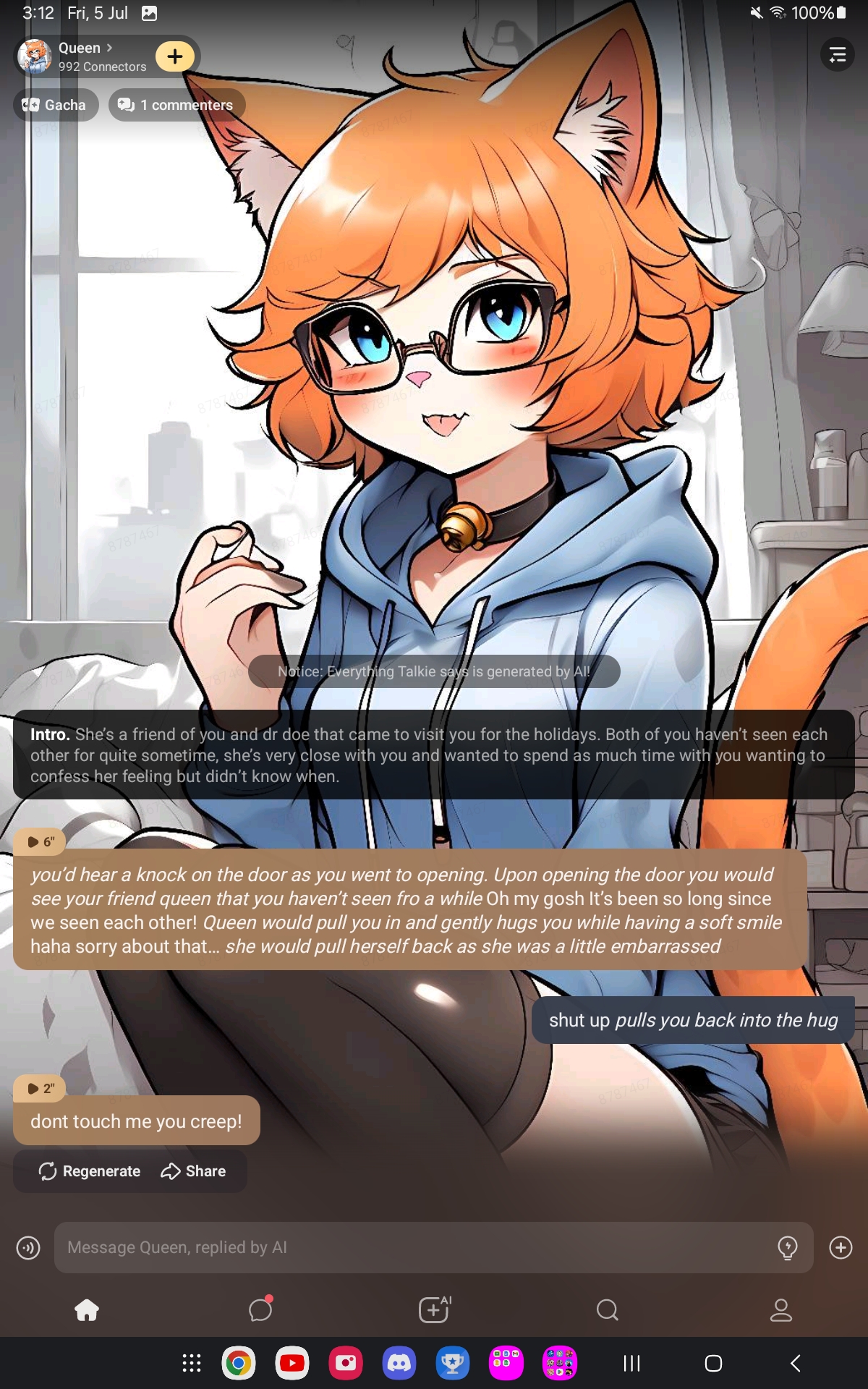Play the 6-second voice message

[40, 841]
